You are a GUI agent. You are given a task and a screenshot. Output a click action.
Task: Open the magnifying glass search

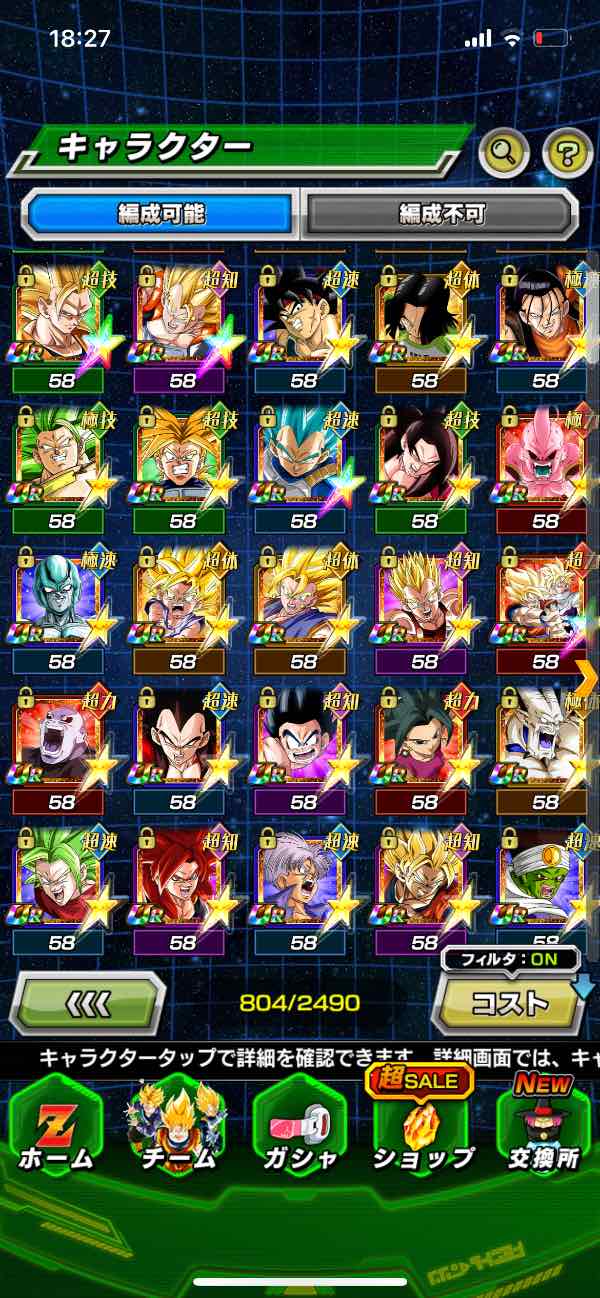click(x=505, y=153)
